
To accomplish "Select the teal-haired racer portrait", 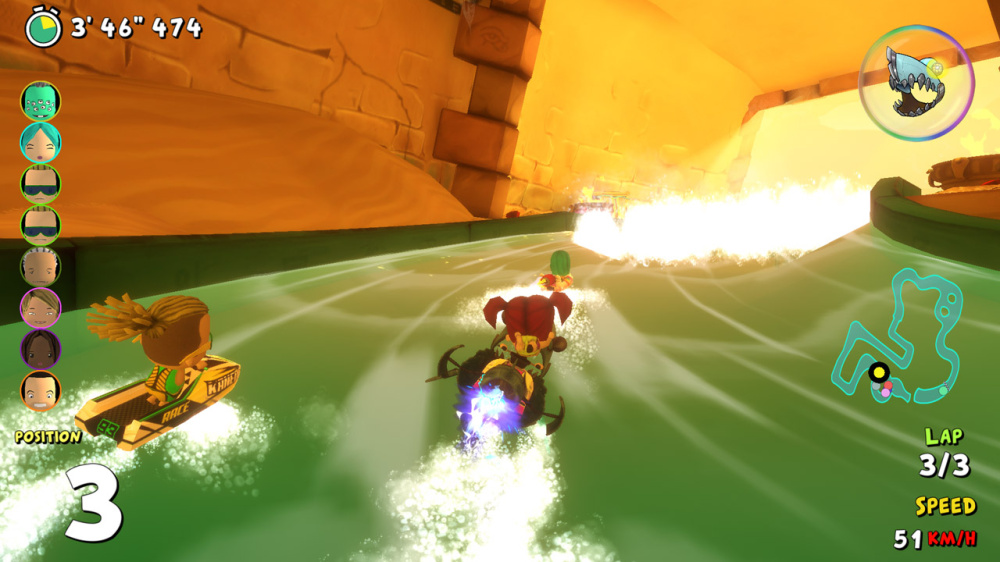I will pos(41,143).
